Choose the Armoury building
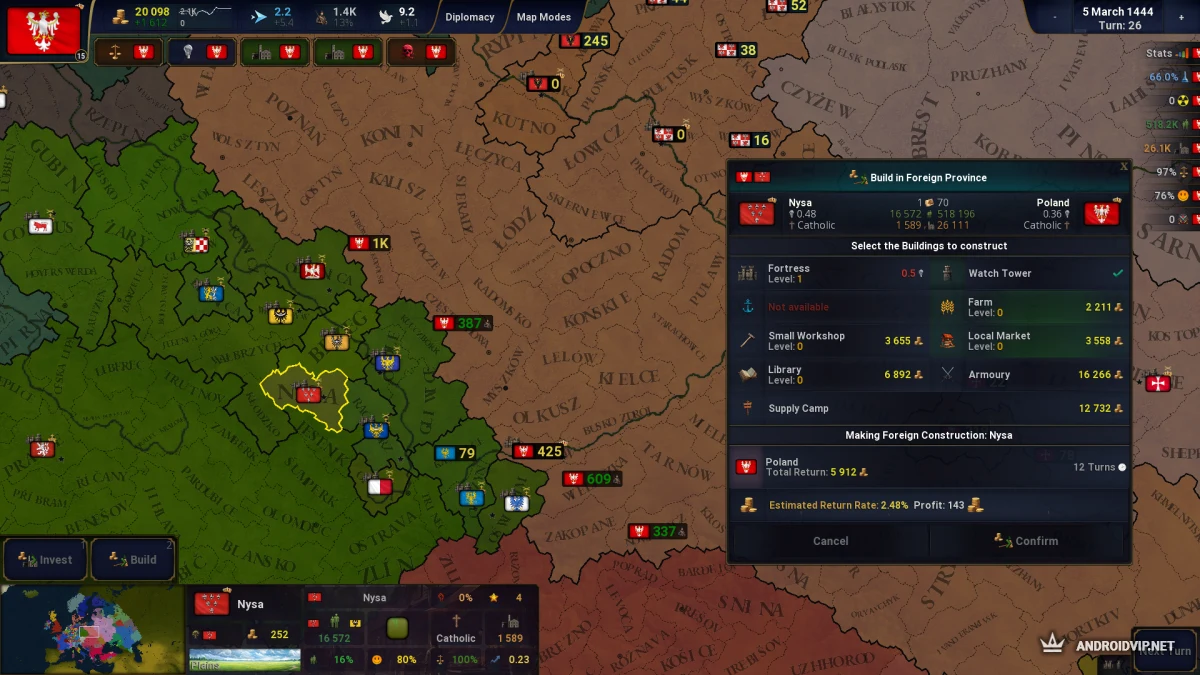This screenshot has height=675, width=1200. pos(1029,375)
